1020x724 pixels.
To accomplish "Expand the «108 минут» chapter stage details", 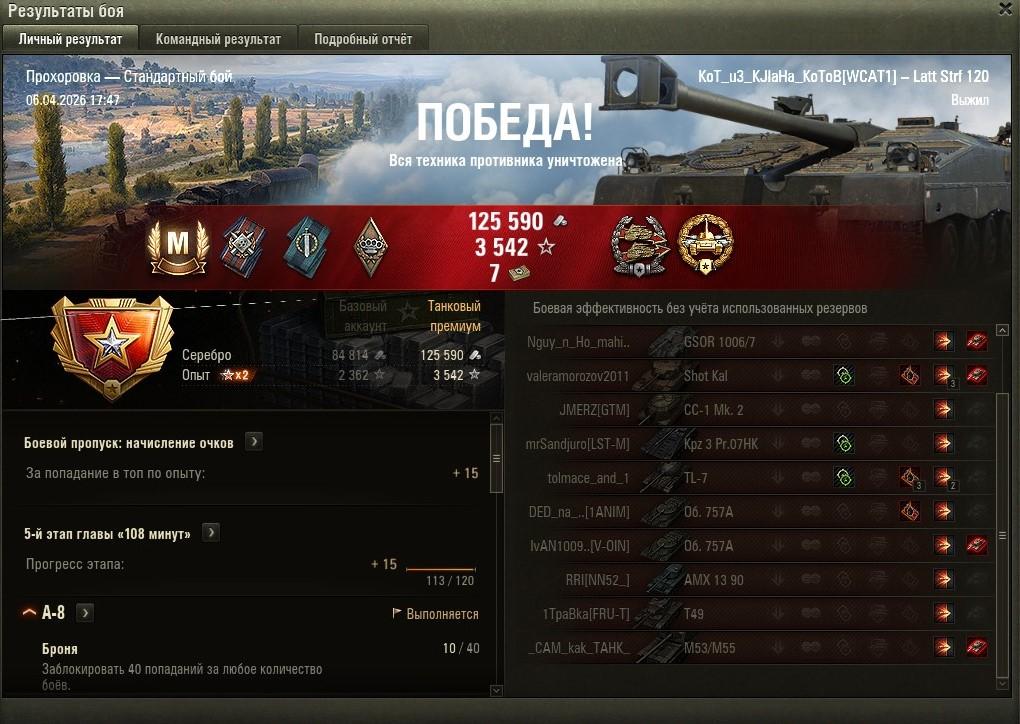I will pos(211,533).
